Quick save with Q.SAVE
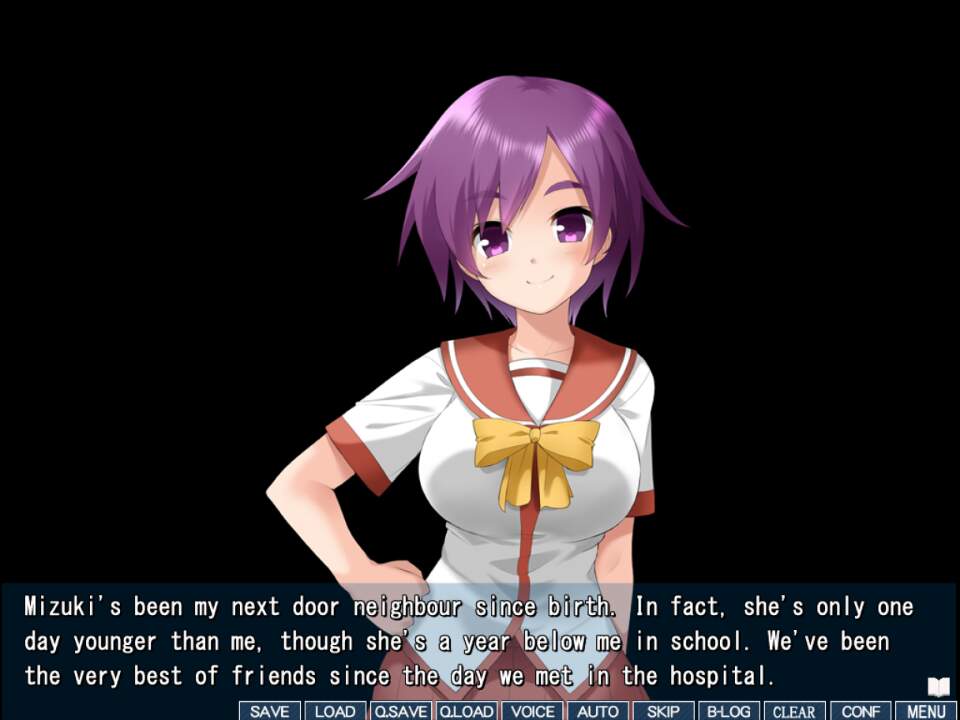960x720 pixels. pyautogui.click(x=400, y=711)
